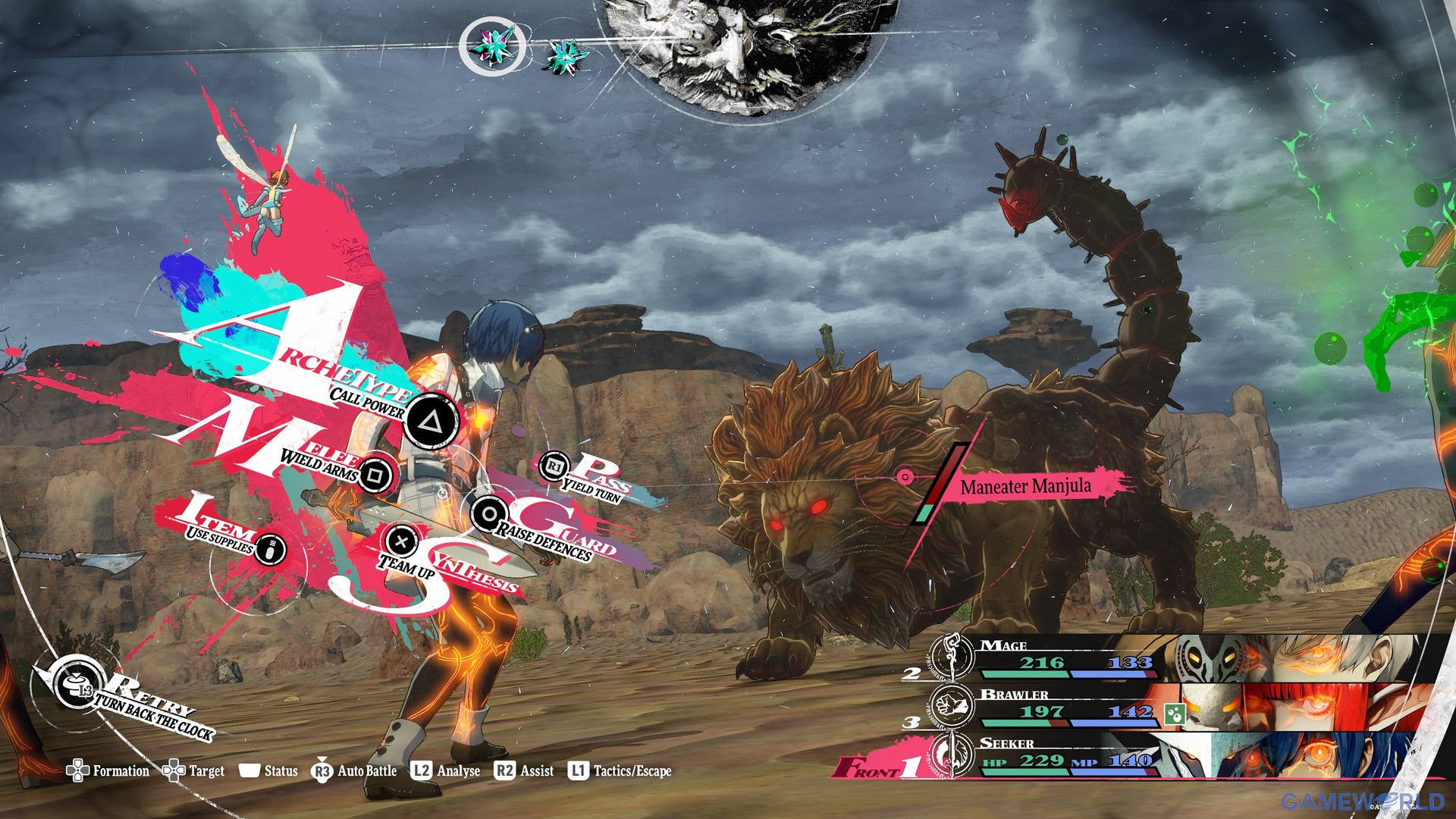Screen dimensions: 1456x819
Task: Click the Target option in the bottom bar
Action: [x=194, y=771]
